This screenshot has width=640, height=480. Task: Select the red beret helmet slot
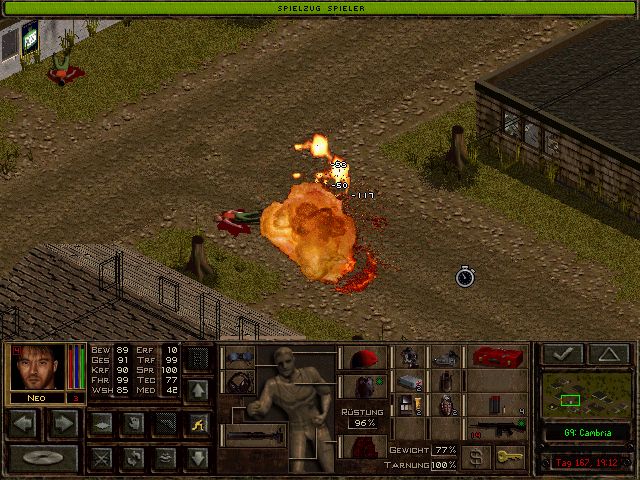point(361,358)
